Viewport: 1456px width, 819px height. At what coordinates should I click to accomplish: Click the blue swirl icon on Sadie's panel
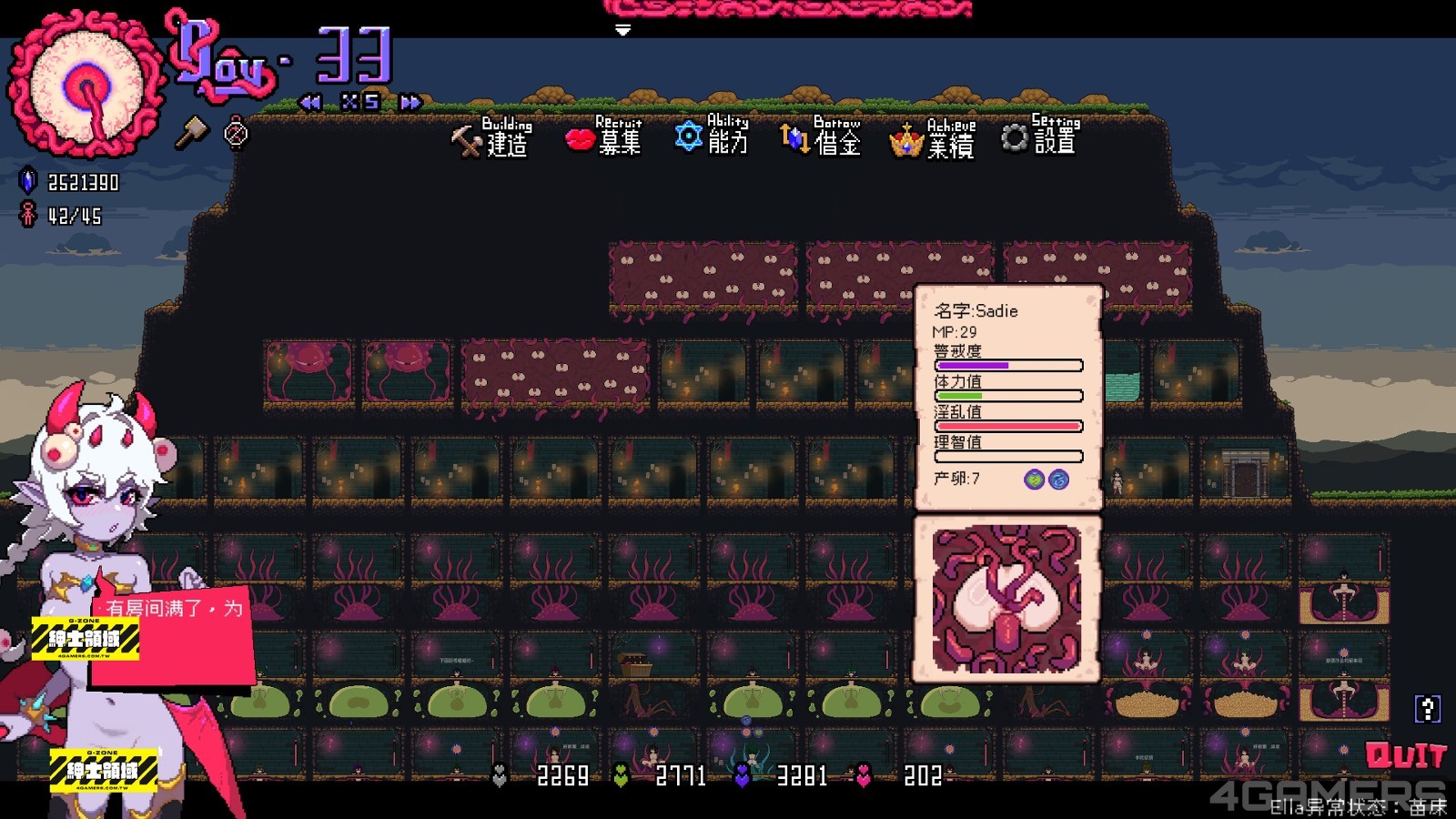[1058, 480]
